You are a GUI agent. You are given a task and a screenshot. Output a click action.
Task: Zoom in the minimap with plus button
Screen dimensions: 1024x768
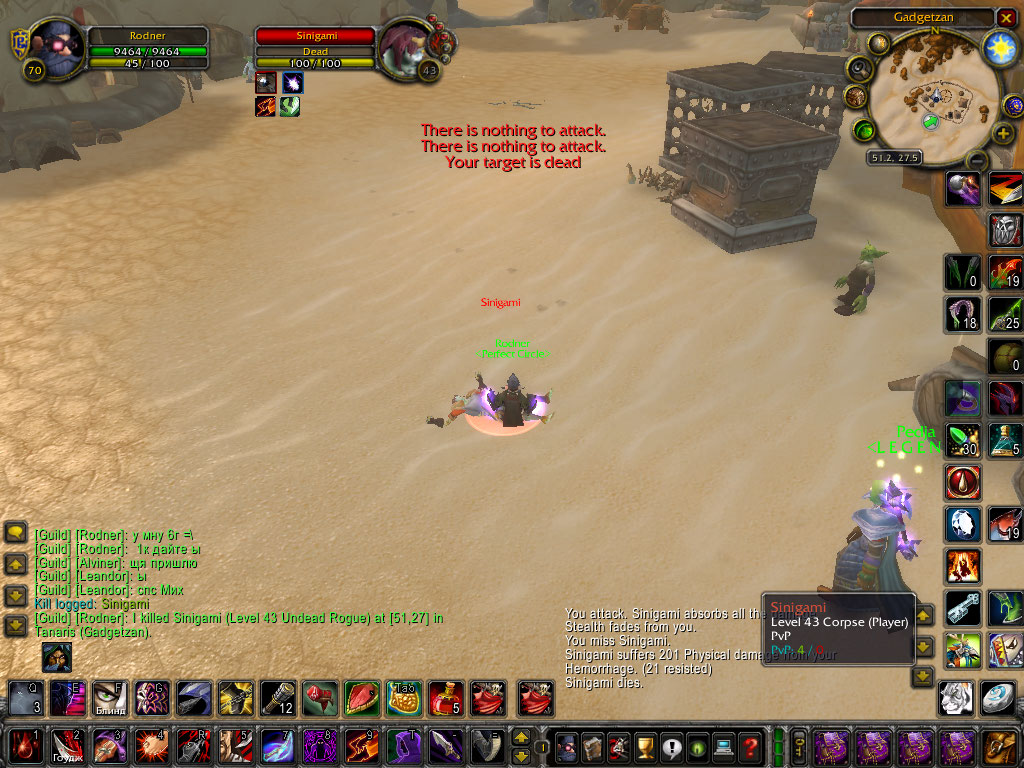coord(1003,133)
